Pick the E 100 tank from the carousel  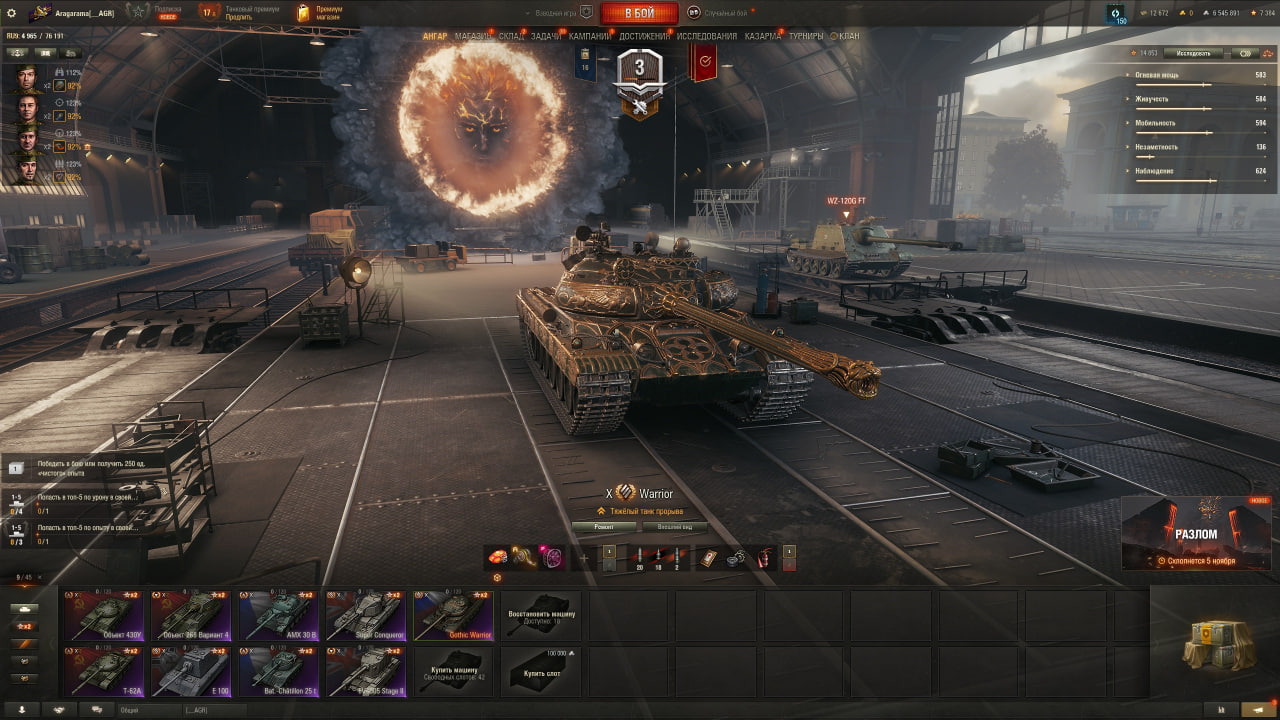coord(190,671)
